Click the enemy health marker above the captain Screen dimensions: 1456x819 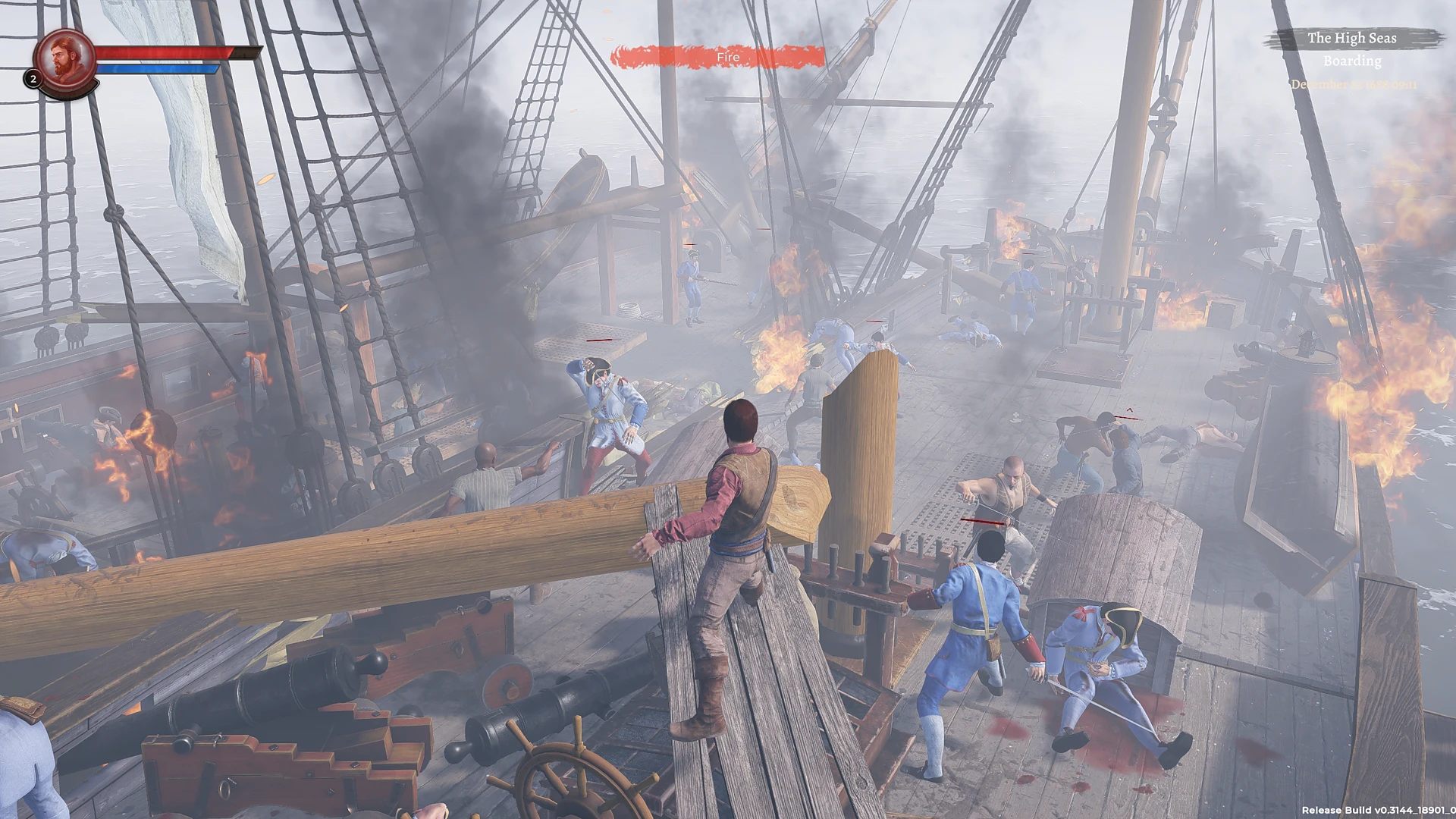598,340
